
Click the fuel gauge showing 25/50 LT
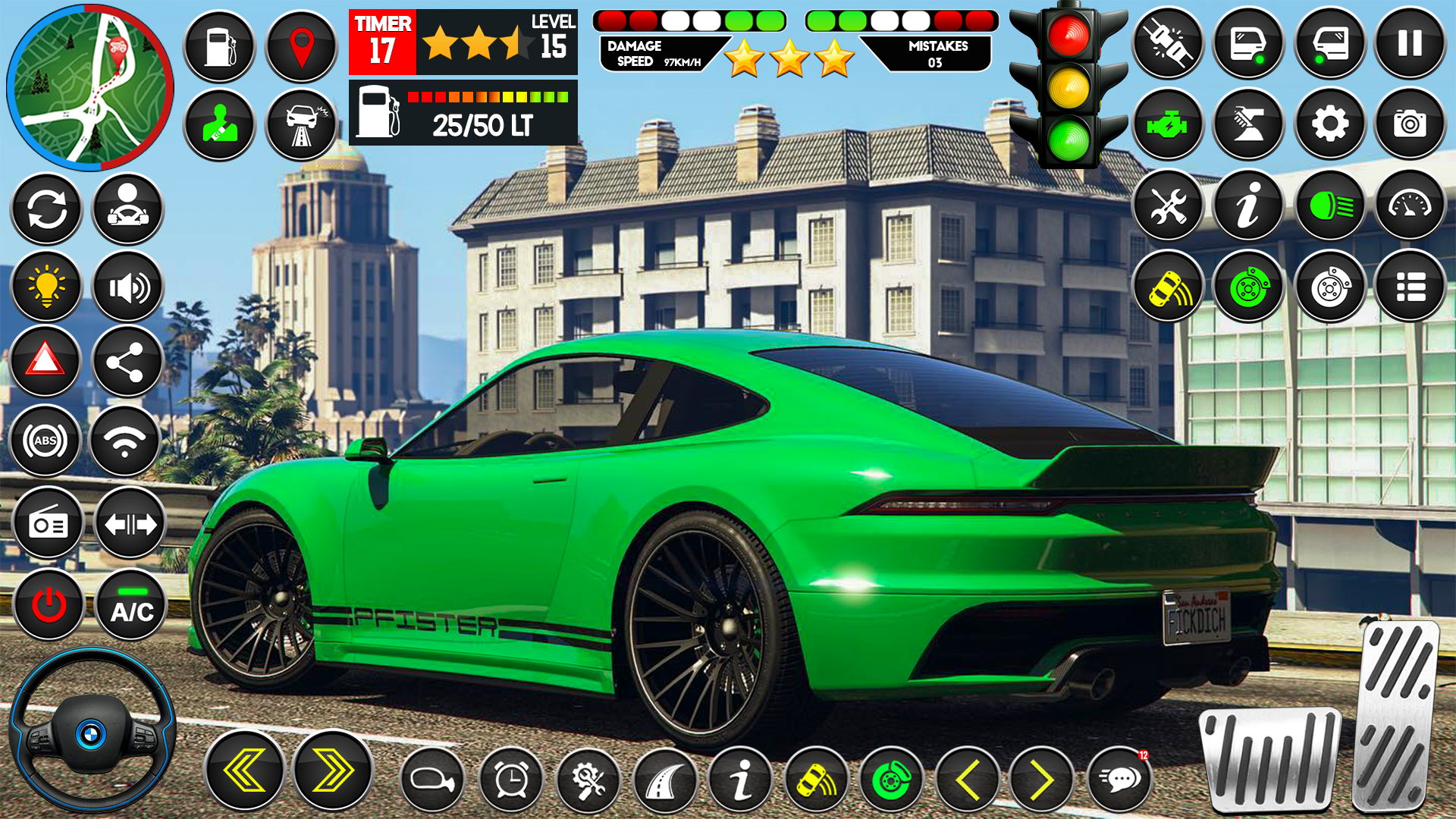(x=463, y=114)
